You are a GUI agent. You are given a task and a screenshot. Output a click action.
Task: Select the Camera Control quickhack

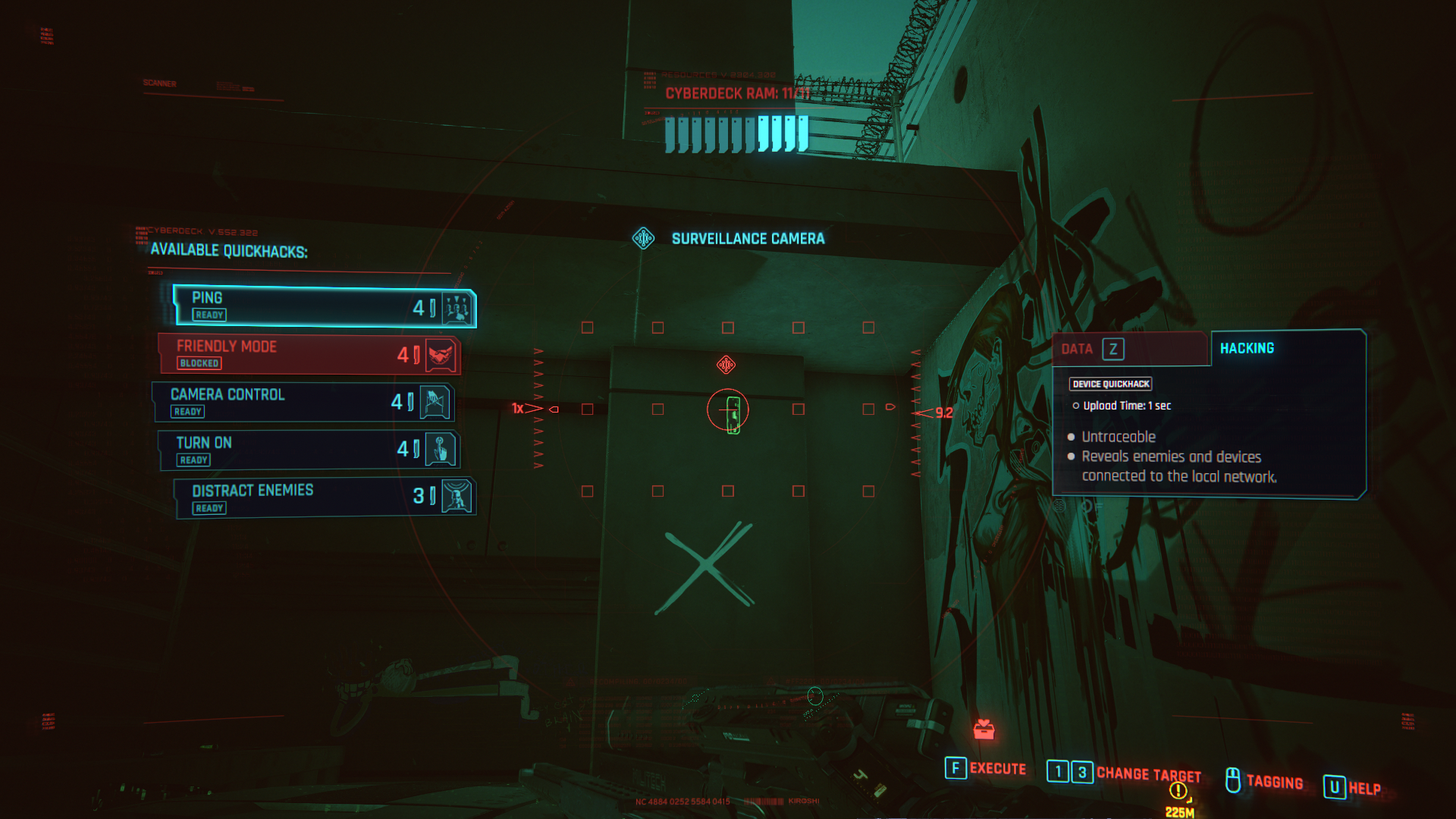[303, 402]
